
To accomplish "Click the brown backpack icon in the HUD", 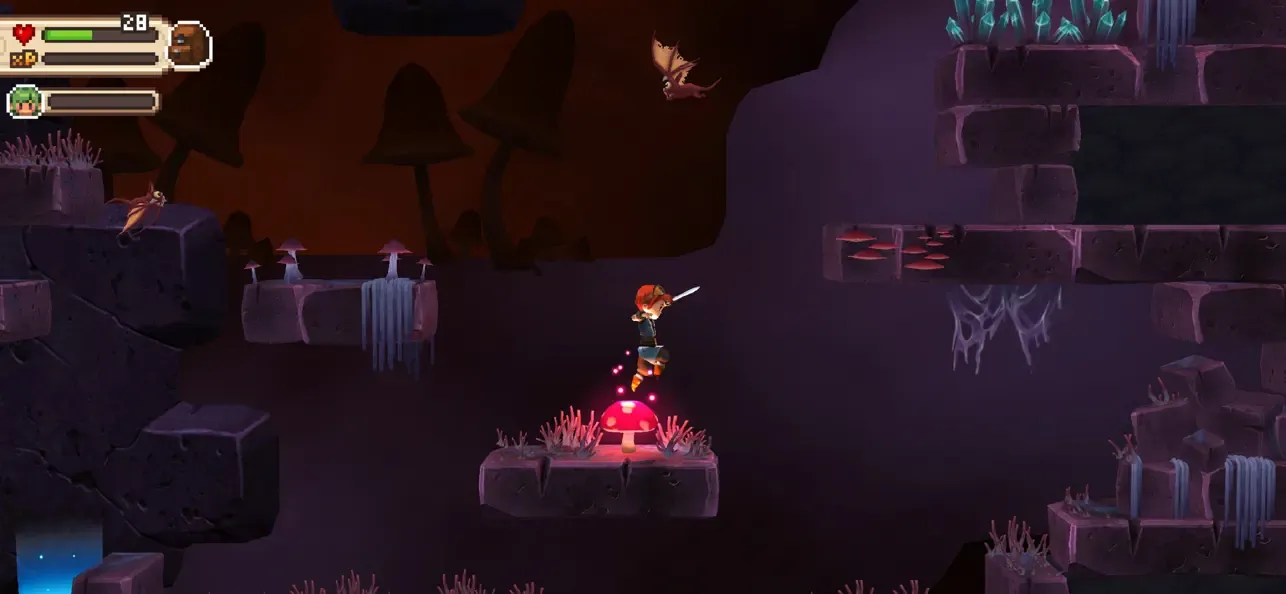I will tap(188, 45).
